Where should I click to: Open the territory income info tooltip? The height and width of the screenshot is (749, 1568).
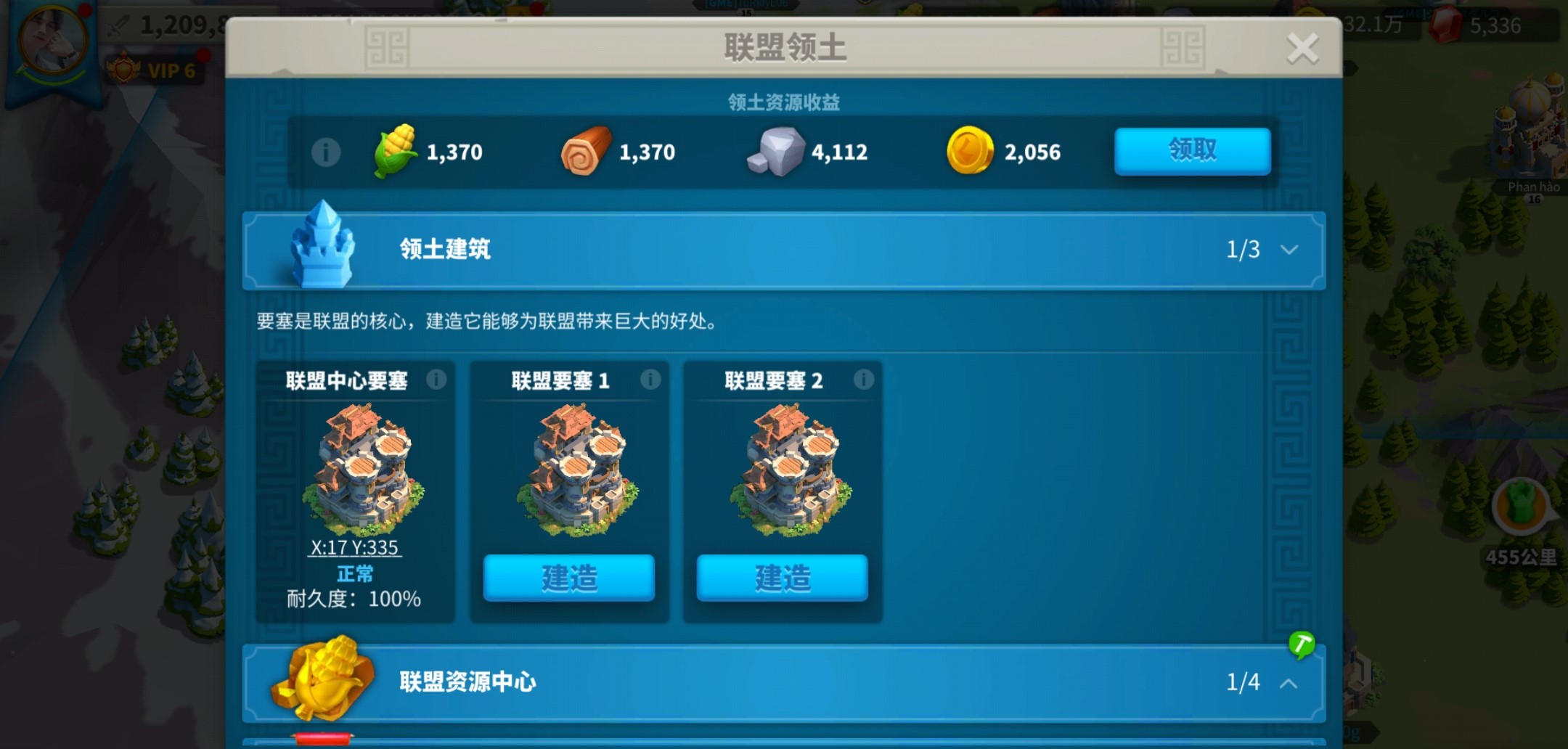pos(326,151)
